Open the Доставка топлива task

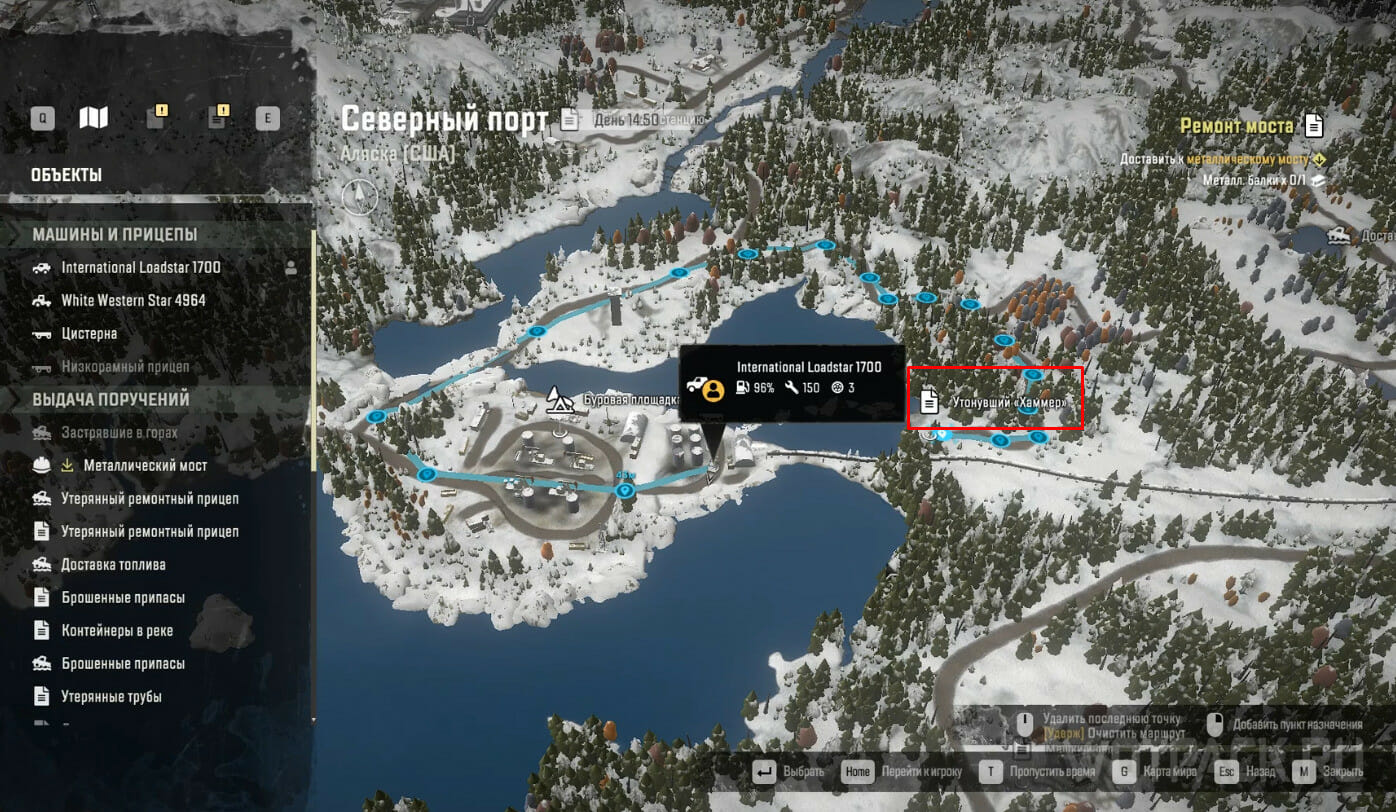113,565
